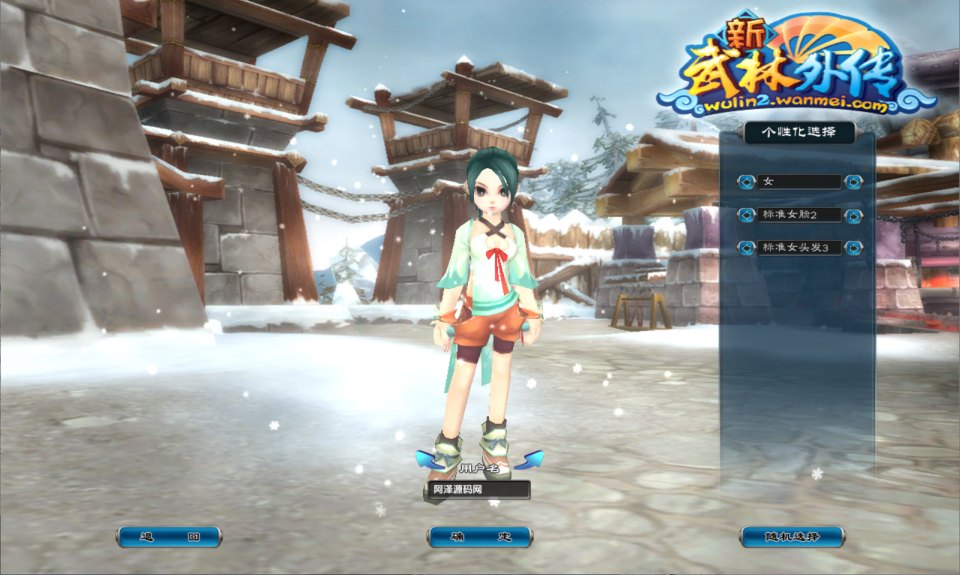Click the 返回 (back) button
960x575 pixels.
(169, 537)
